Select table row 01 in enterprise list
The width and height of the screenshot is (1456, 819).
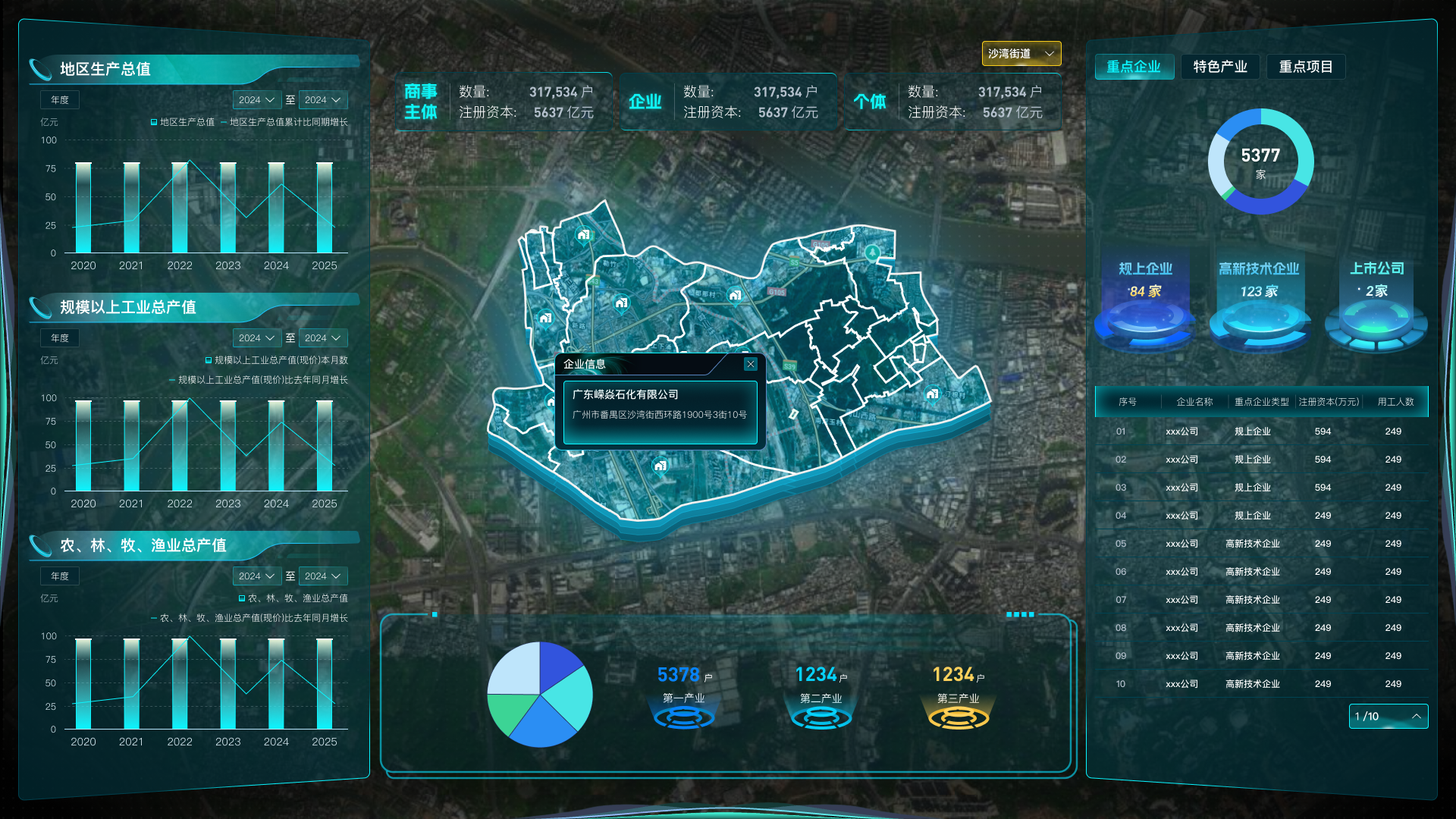[1260, 431]
